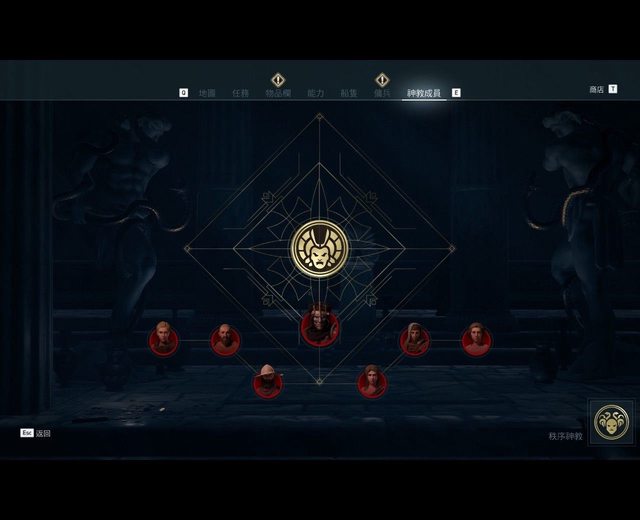640x520 pixels.
Task: Choose the central dark-helmeted cultist portrait
Action: pos(320,326)
